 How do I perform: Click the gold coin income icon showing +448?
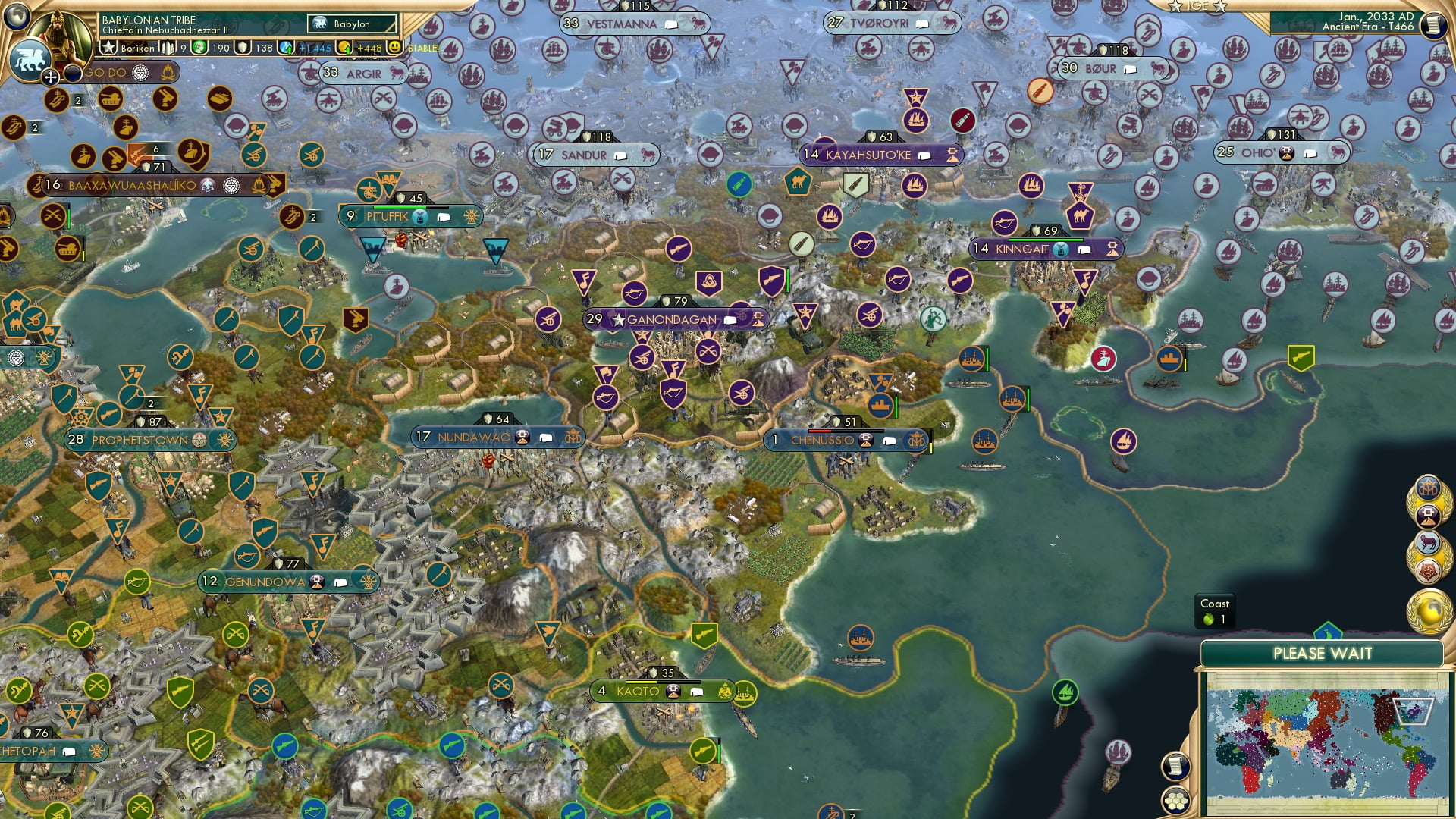[x=344, y=49]
